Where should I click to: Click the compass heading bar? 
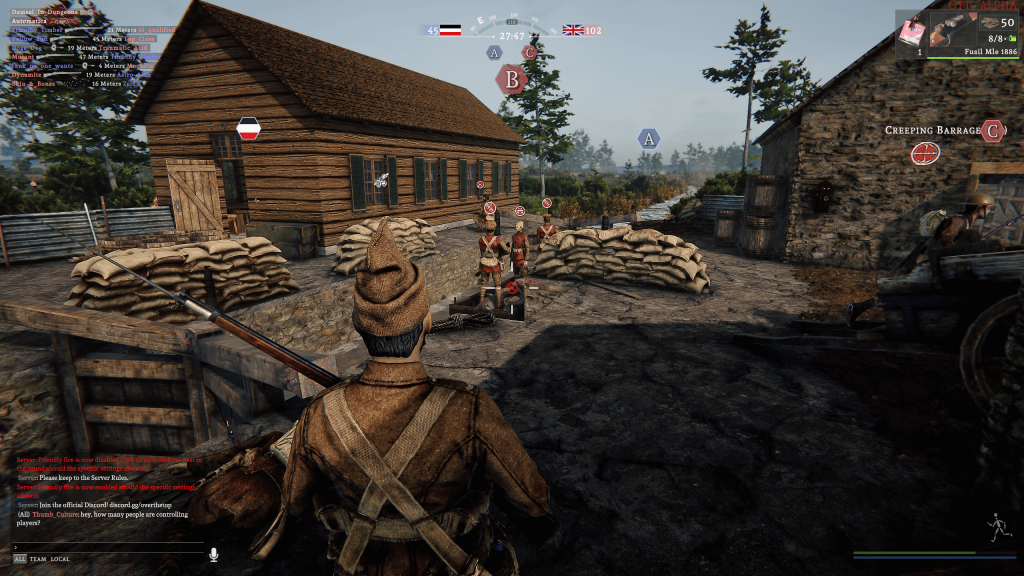(x=511, y=20)
